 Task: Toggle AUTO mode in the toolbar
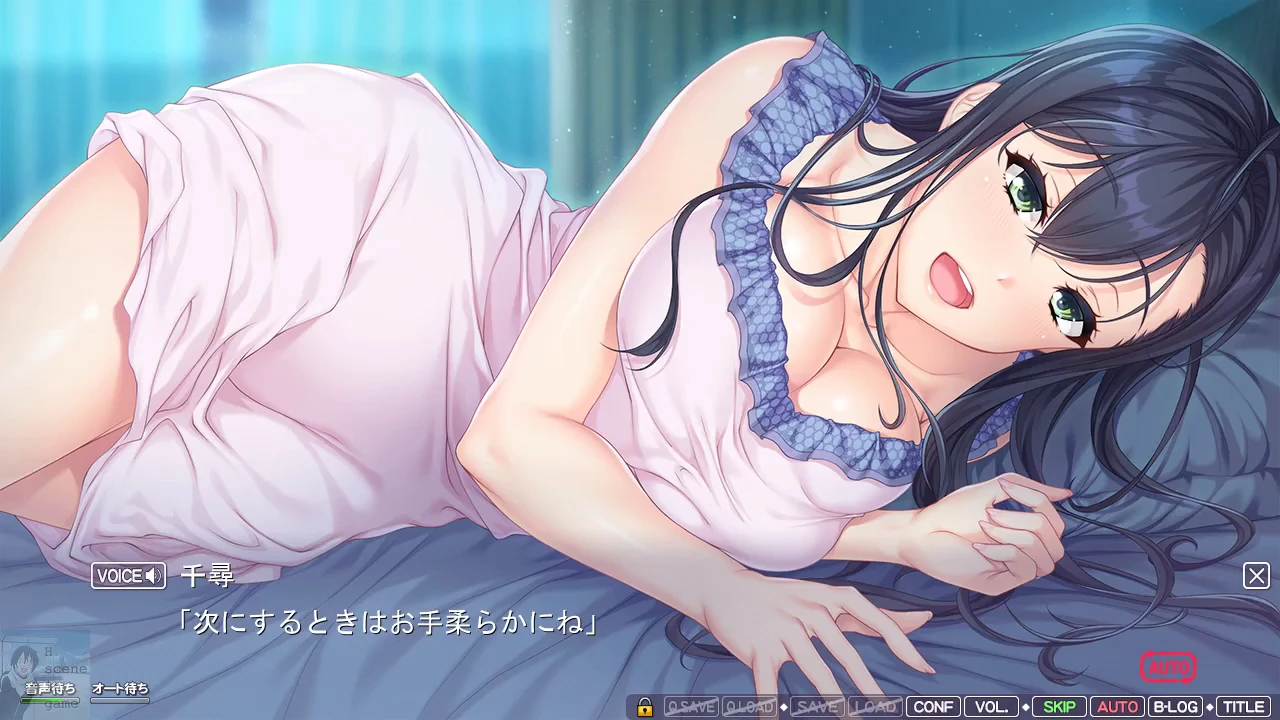1117,707
